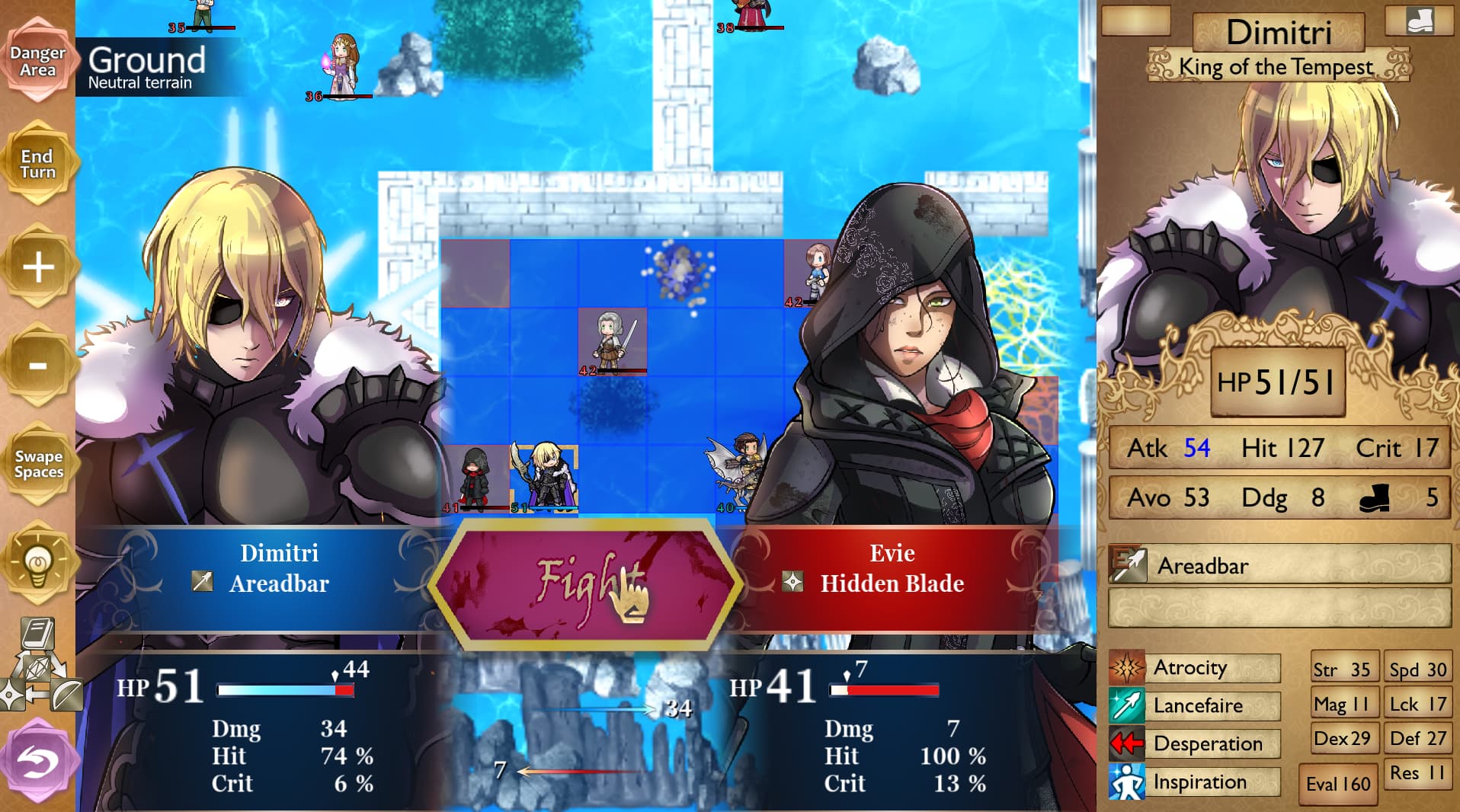Zoom out with the minus button
1460x812 pixels.
coord(38,366)
